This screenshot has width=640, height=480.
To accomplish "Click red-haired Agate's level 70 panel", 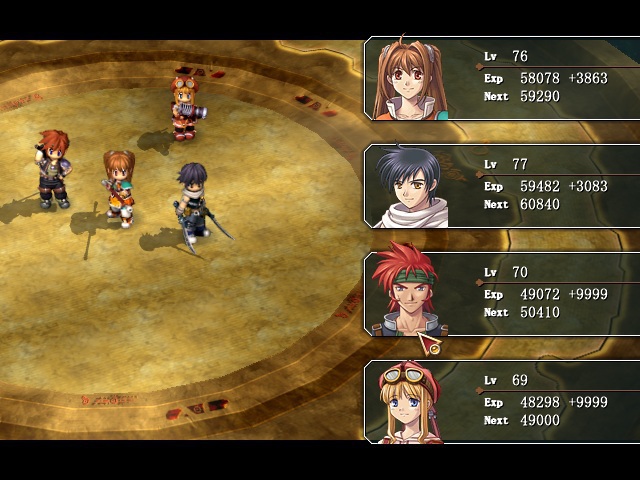I will [502, 294].
